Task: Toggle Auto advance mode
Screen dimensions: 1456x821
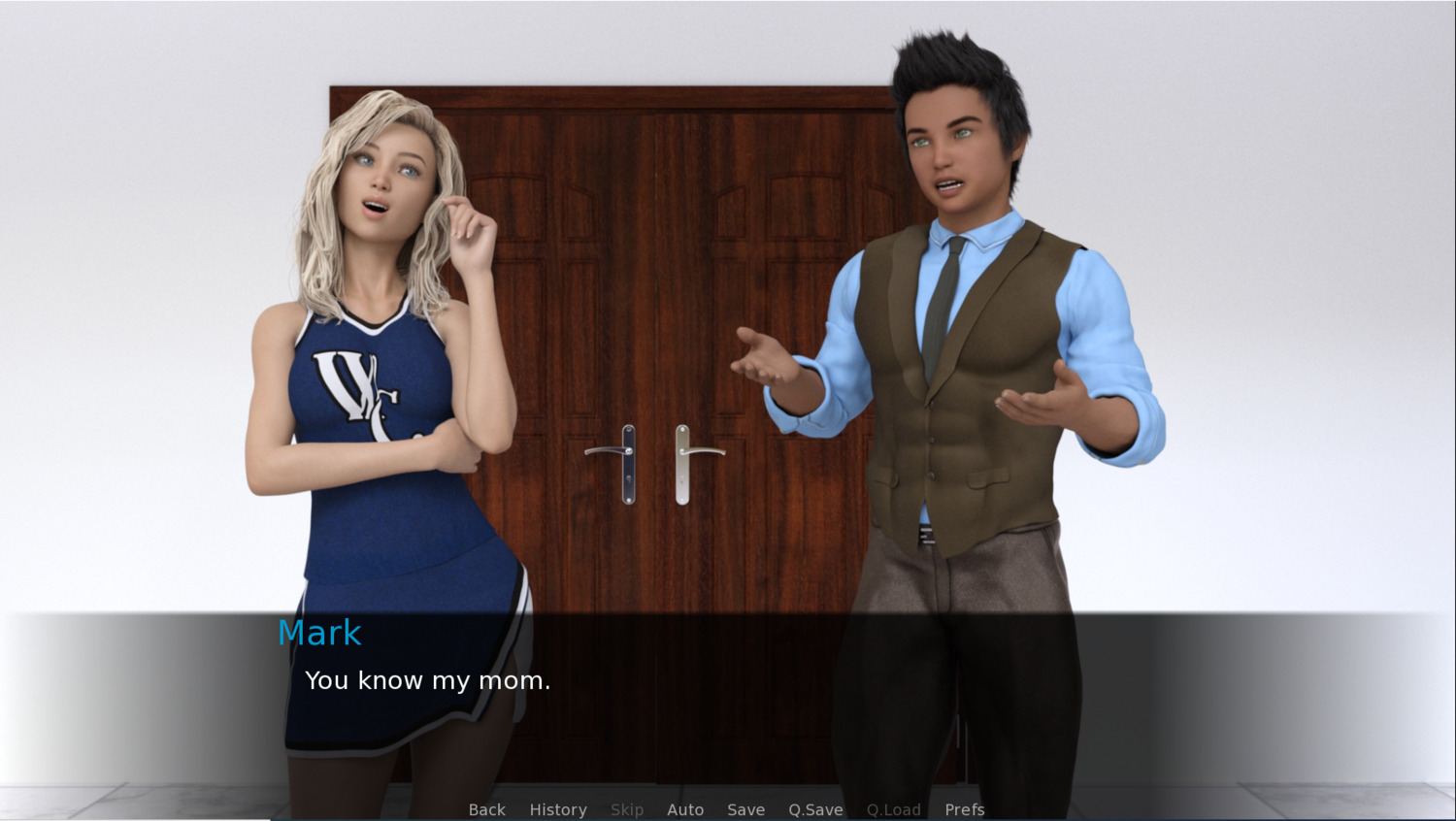Action: tap(685, 809)
